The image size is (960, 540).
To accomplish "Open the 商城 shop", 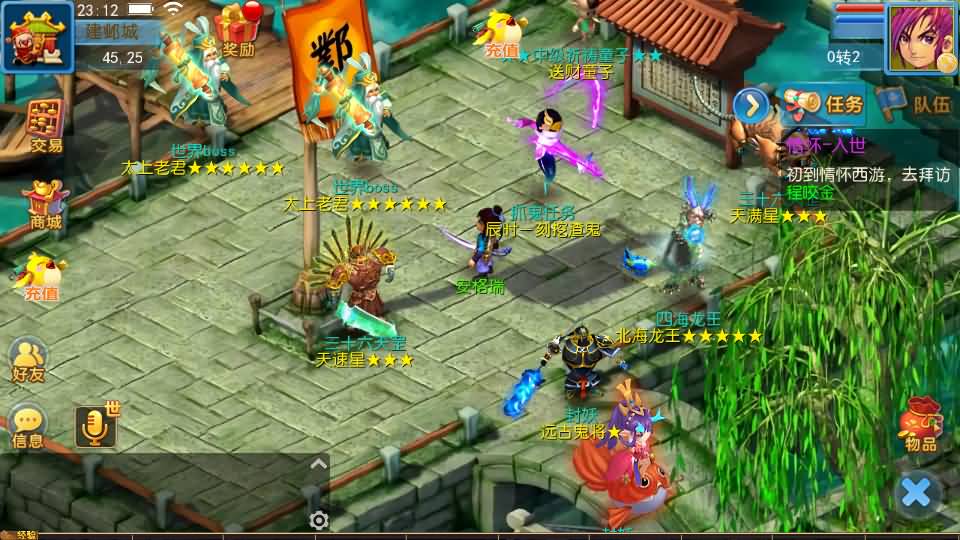I will pos(45,204).
